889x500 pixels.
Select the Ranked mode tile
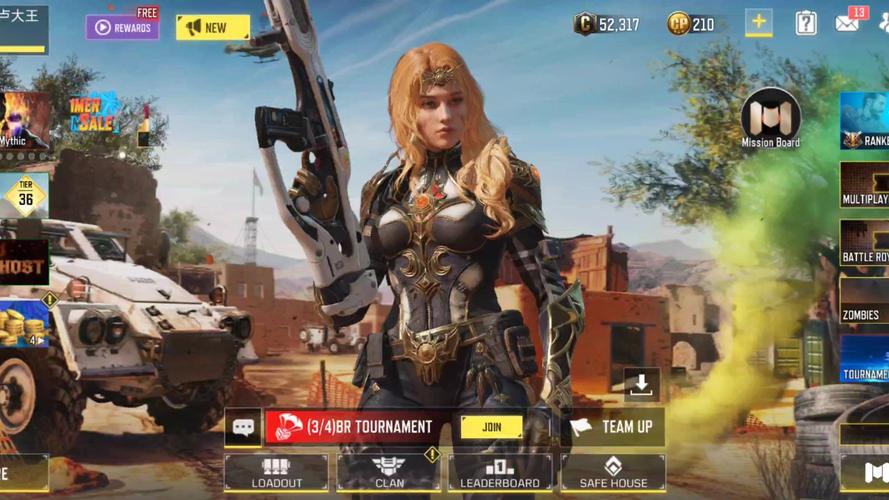pos(865,121)
